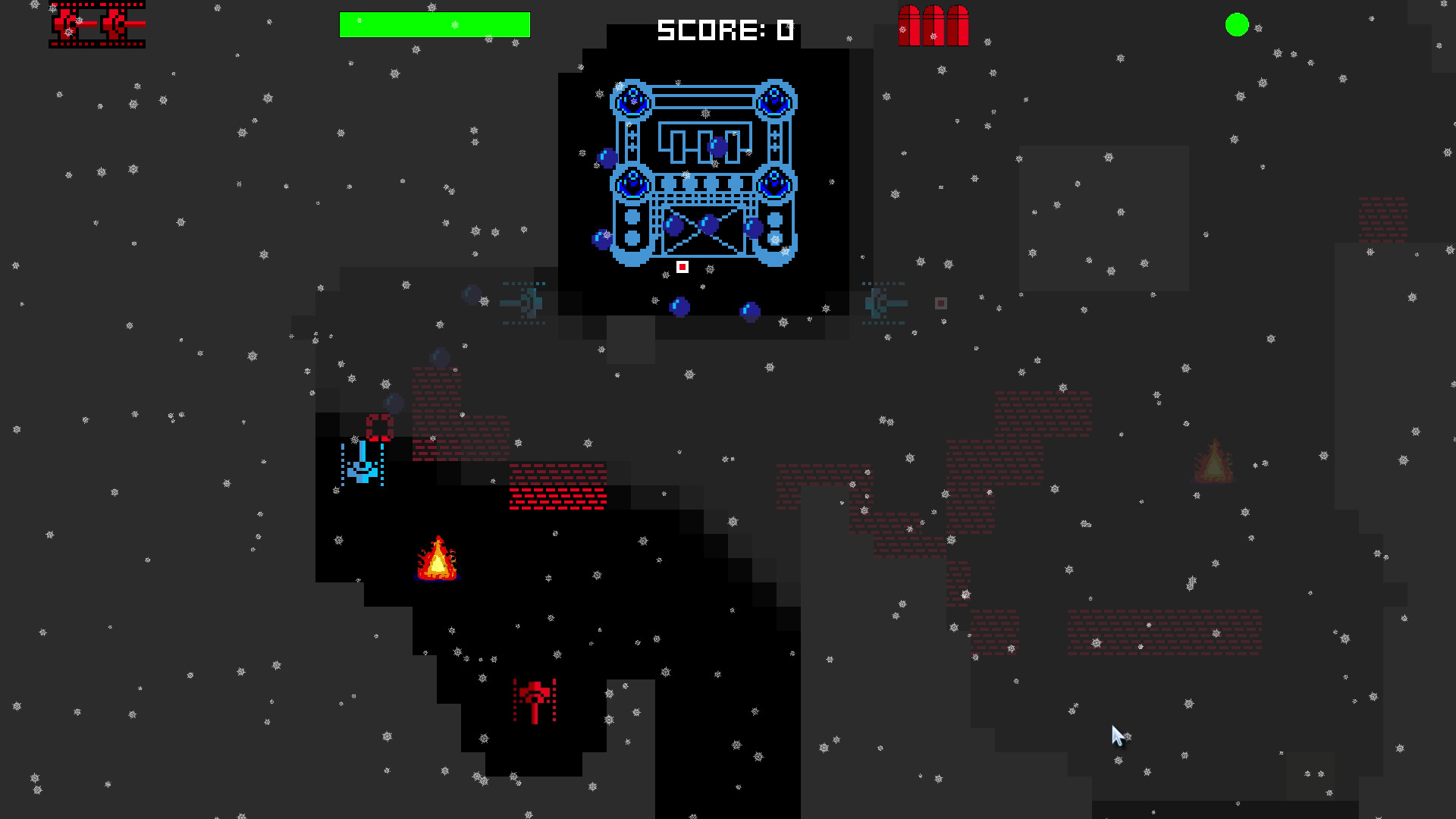Click the small red square under the boss
Viewport: 1456px width, 819px height.
pos(682,267)
